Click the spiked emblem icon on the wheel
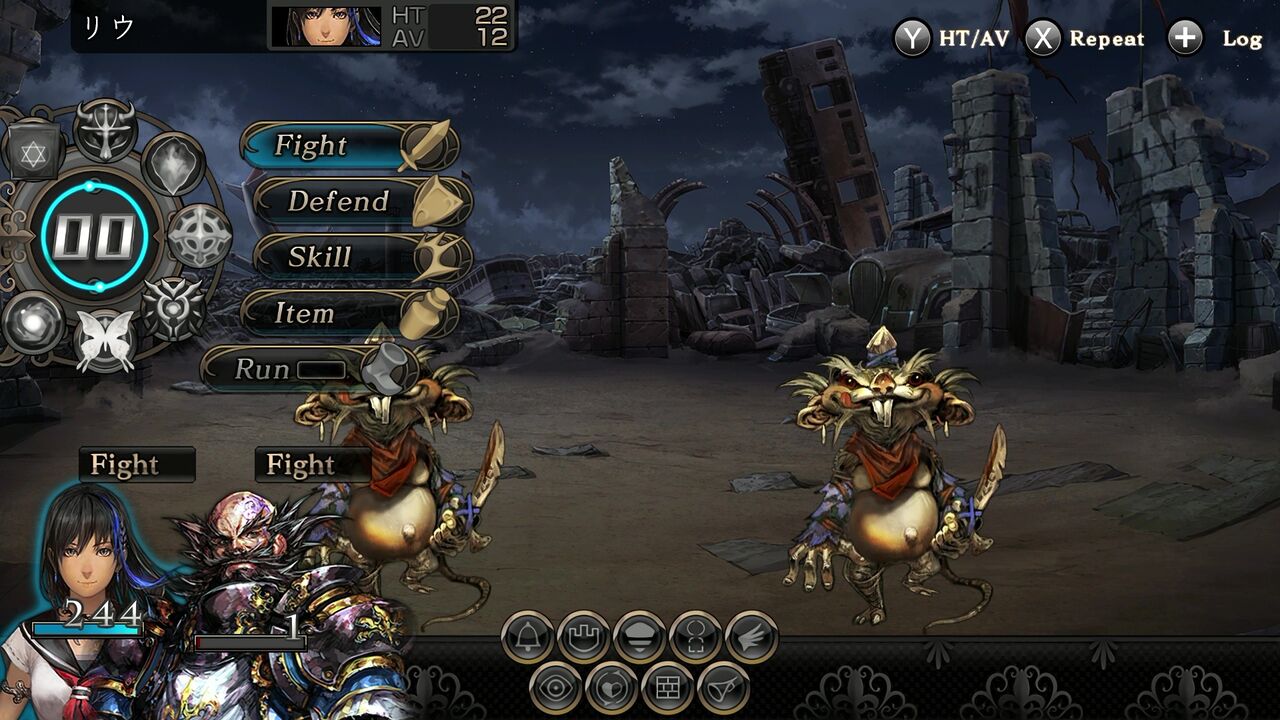This screenshot has width=1280, height=720. [x=172, y=309]
